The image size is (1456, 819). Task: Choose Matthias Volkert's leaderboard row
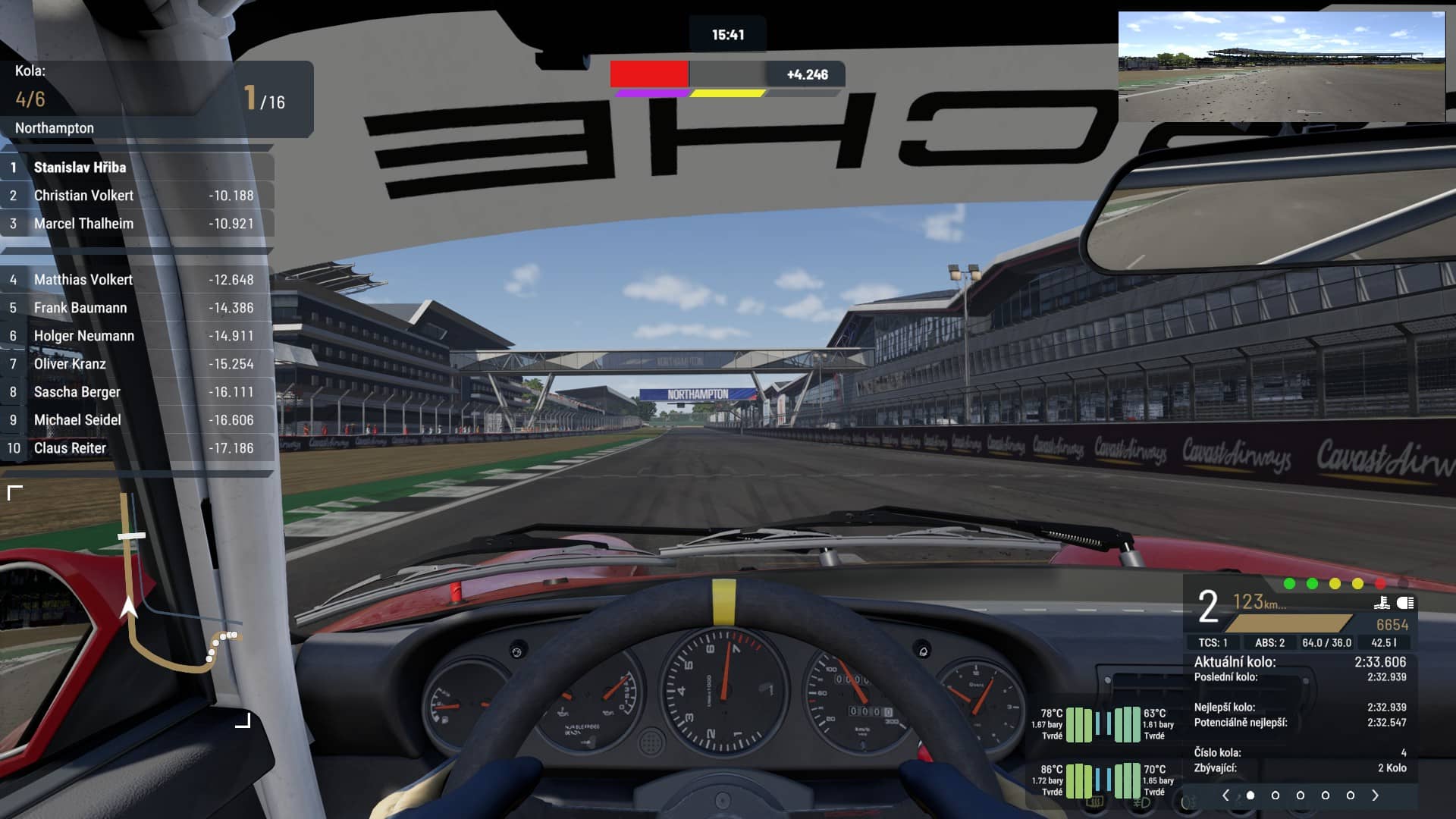[136, 280]
